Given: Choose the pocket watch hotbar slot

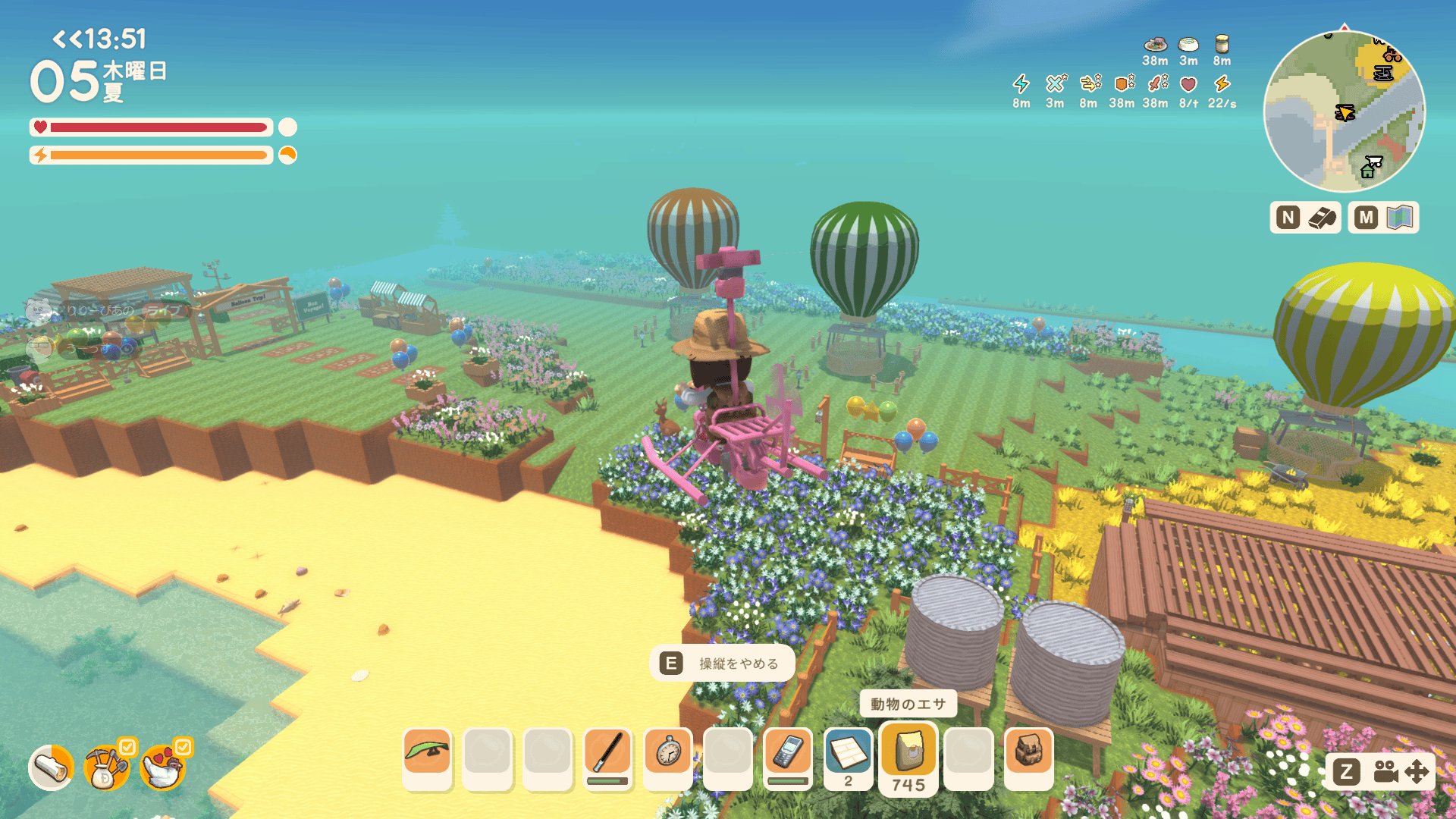Looking at the screenshot, I should click(668, 753).
